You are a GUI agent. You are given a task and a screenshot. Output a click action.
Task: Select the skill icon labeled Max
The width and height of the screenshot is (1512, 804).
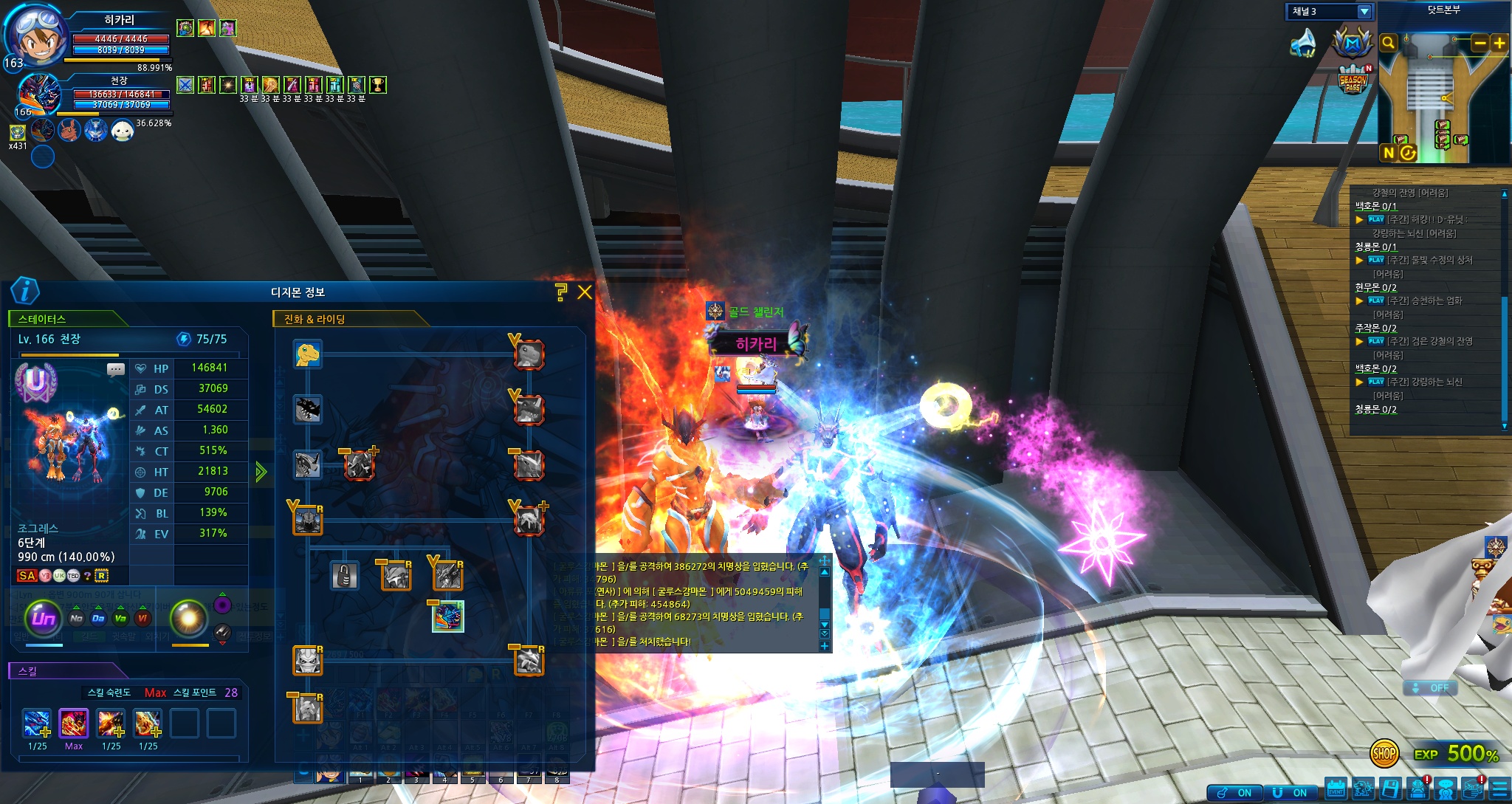[74, 724]
